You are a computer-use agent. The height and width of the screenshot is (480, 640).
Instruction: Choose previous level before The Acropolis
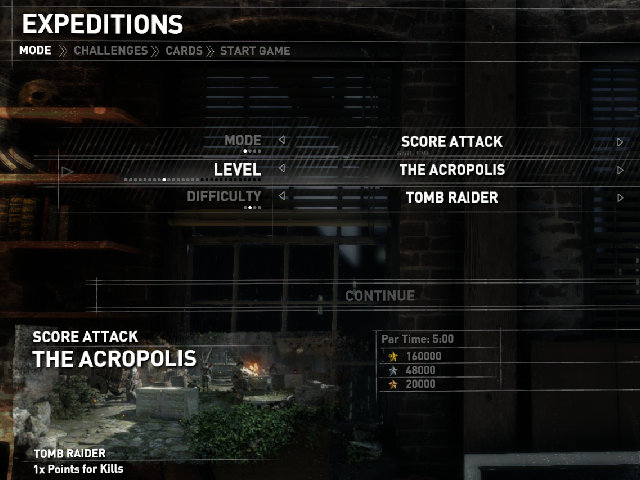pos(282,169)
